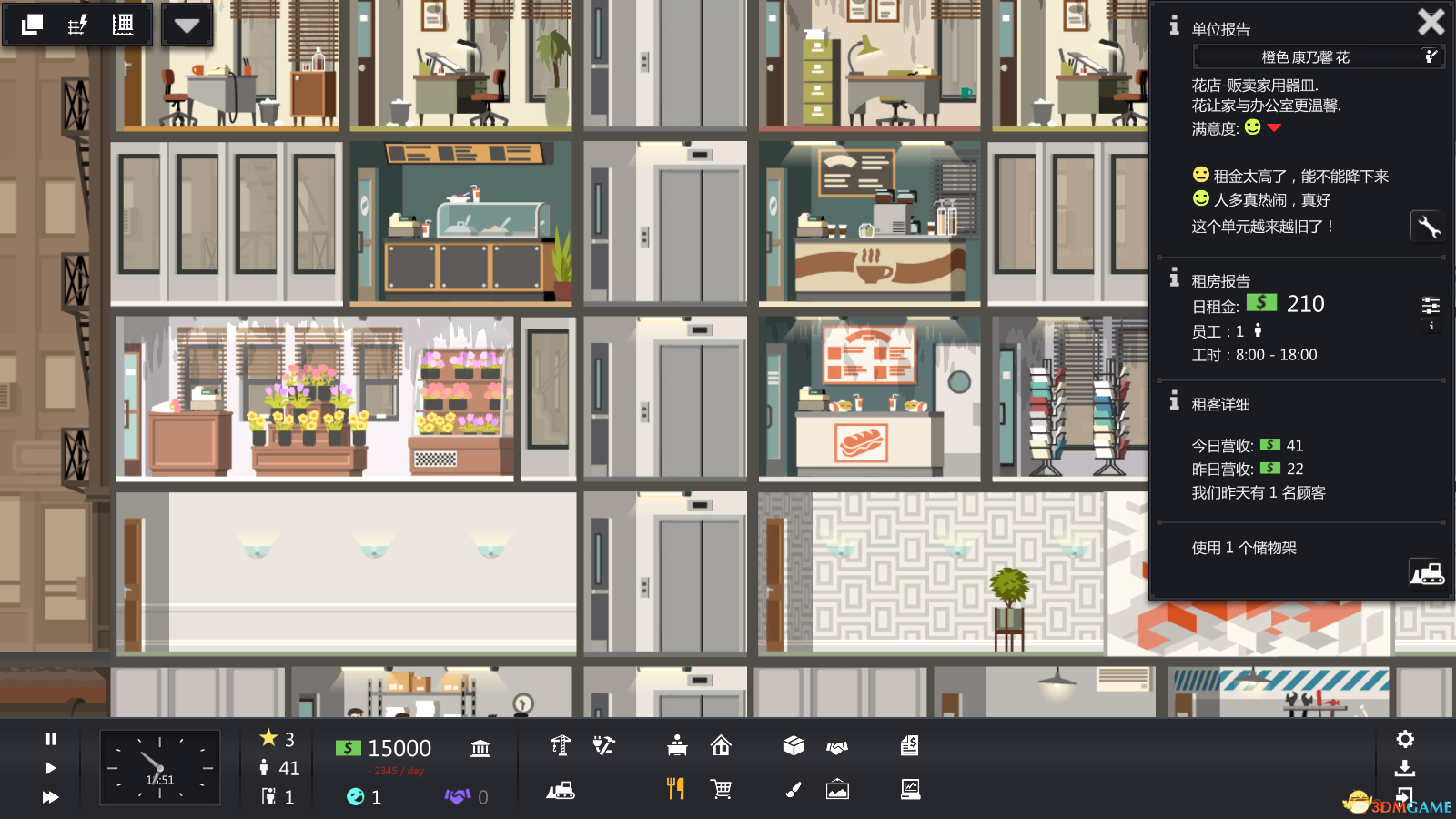Screen dimensions: 1456x819
Task: Open the restaurant fork and knife category
Action: (675, 789)
